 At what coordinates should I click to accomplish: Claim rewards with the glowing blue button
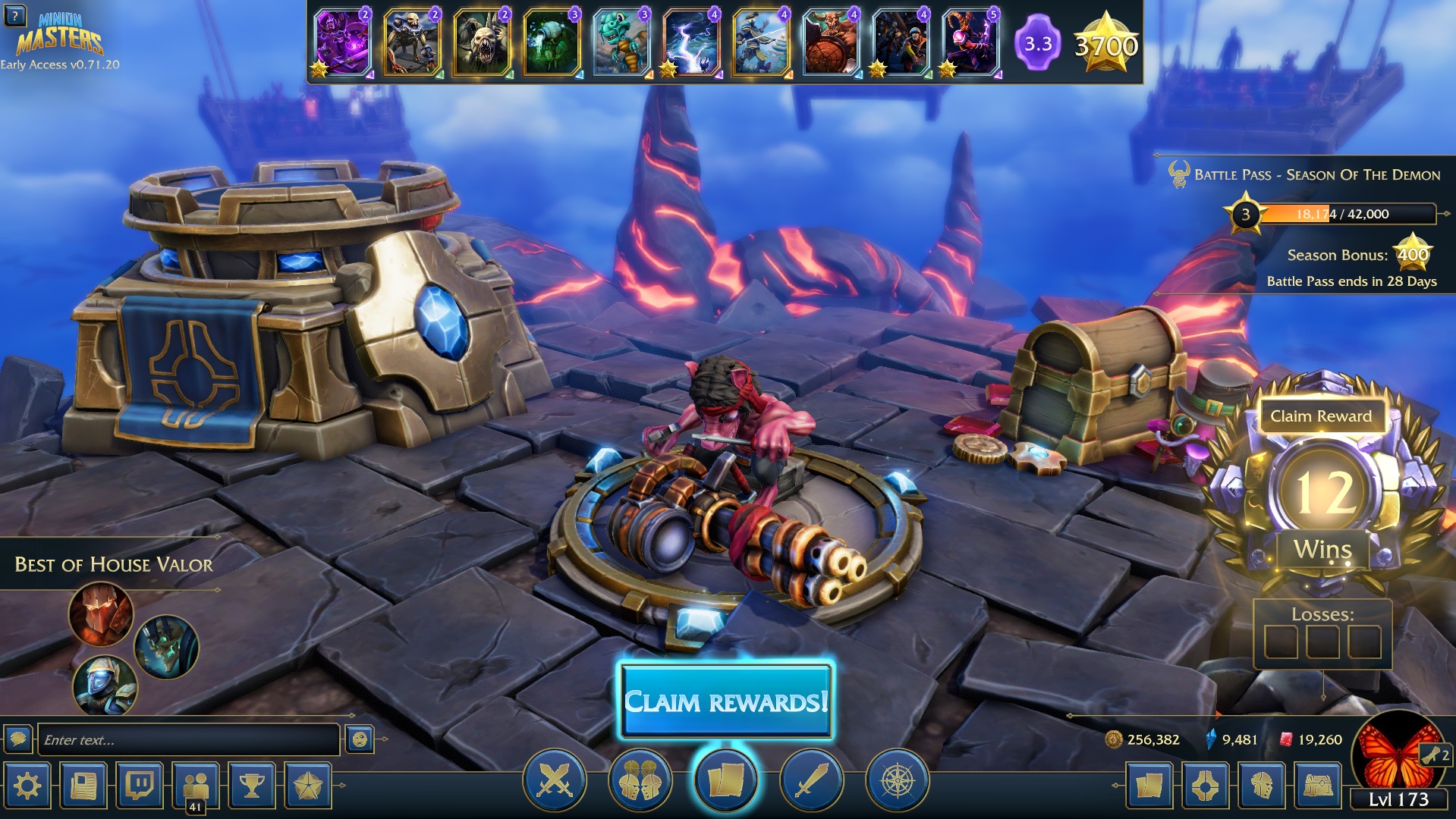click(x=726, y=701)
